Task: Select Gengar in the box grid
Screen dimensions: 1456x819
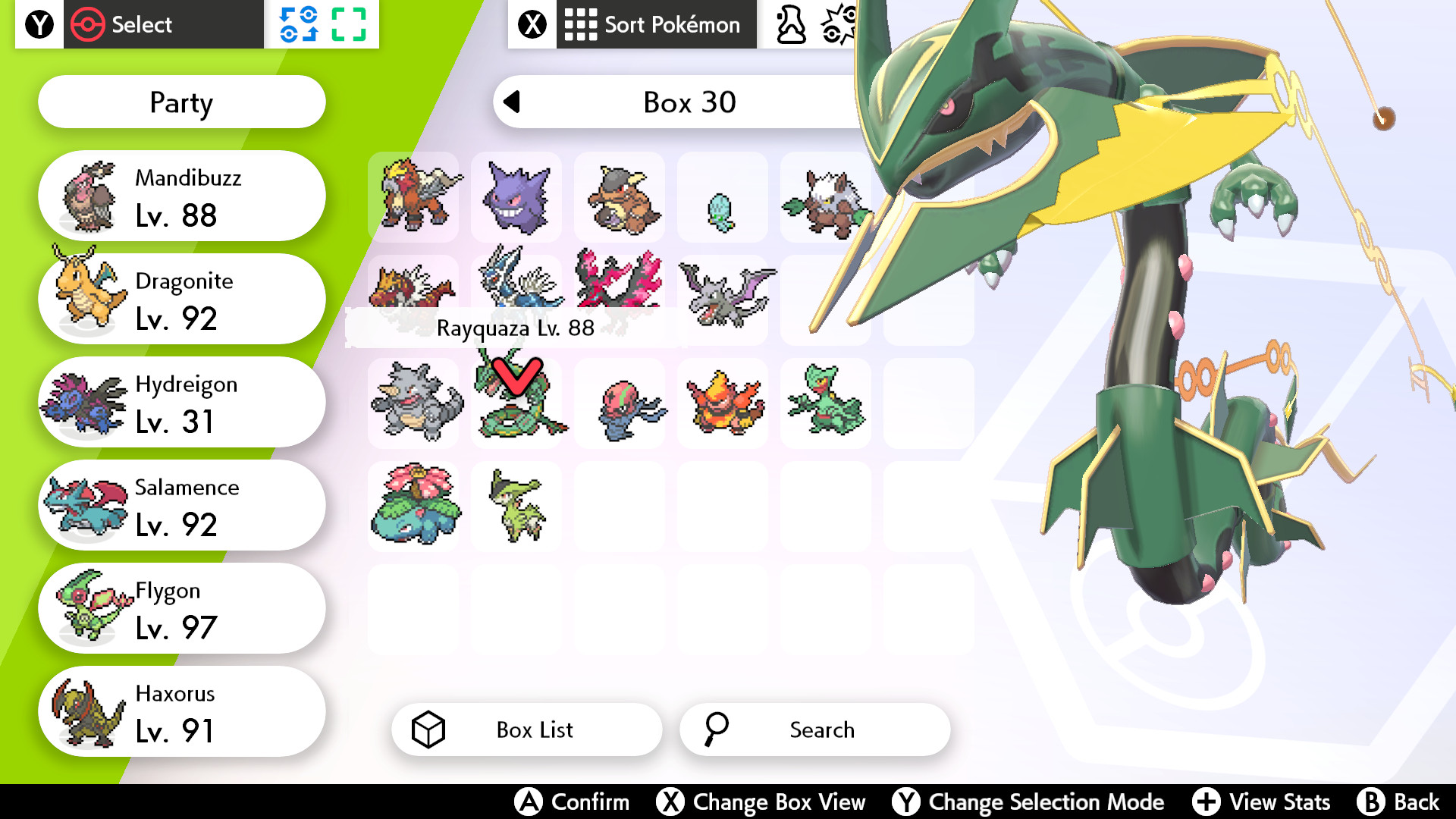Action: click(516, 196)
